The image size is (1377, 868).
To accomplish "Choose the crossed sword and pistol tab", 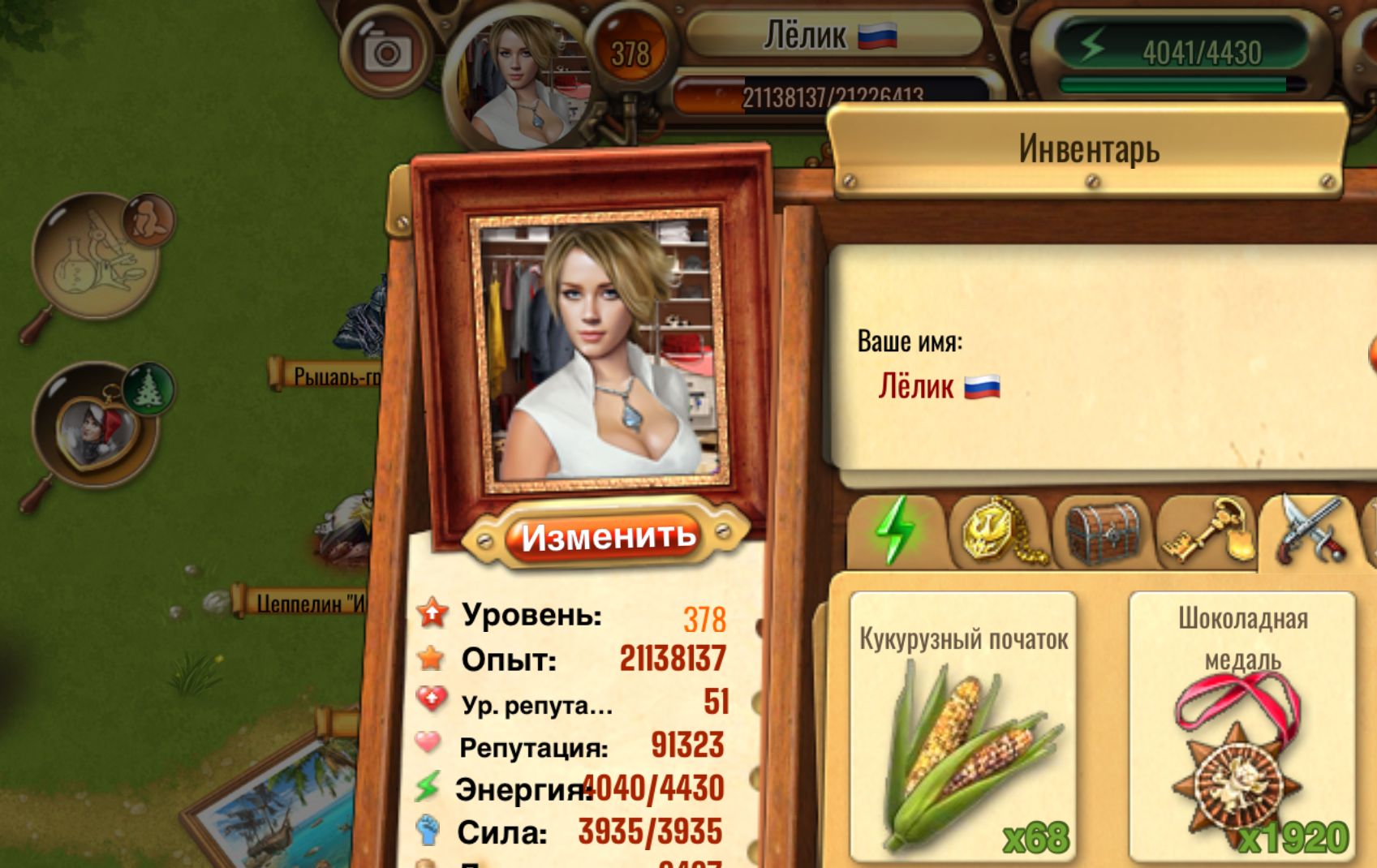I will point(1310,531).
